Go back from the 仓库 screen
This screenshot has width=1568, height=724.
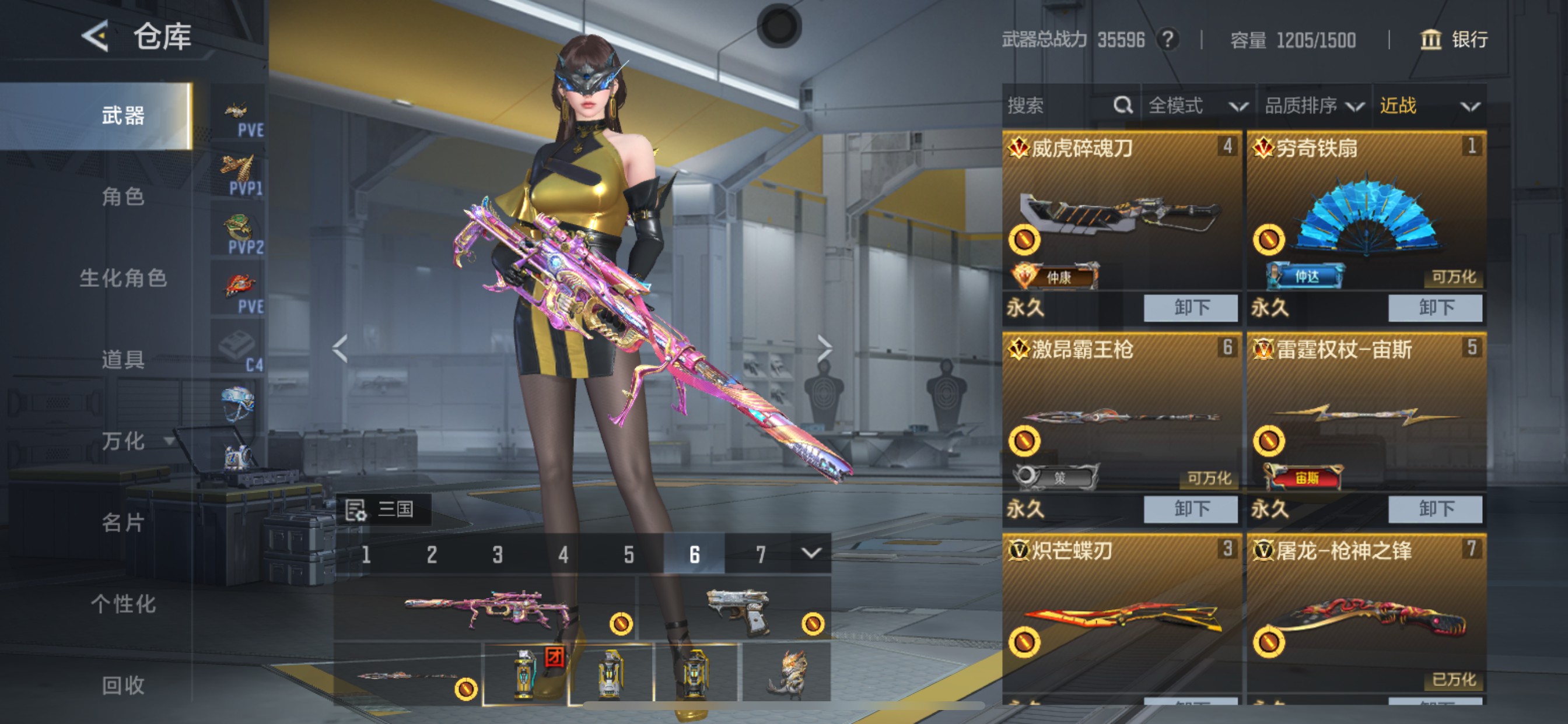[x=96, y=37]
